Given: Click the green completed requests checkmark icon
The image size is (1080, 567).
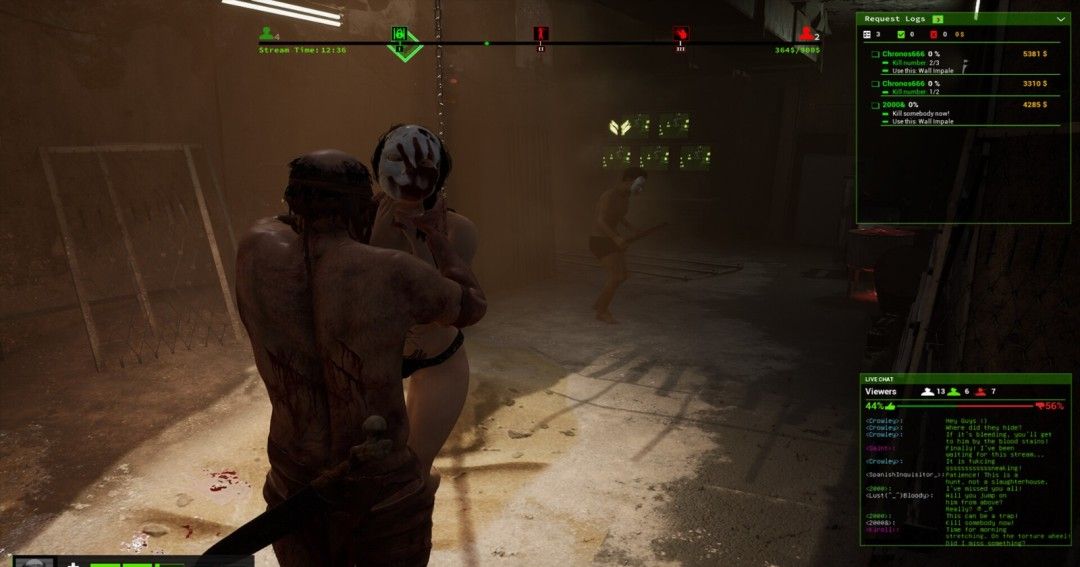Looking at the screenshot, I should pos(902,34).
